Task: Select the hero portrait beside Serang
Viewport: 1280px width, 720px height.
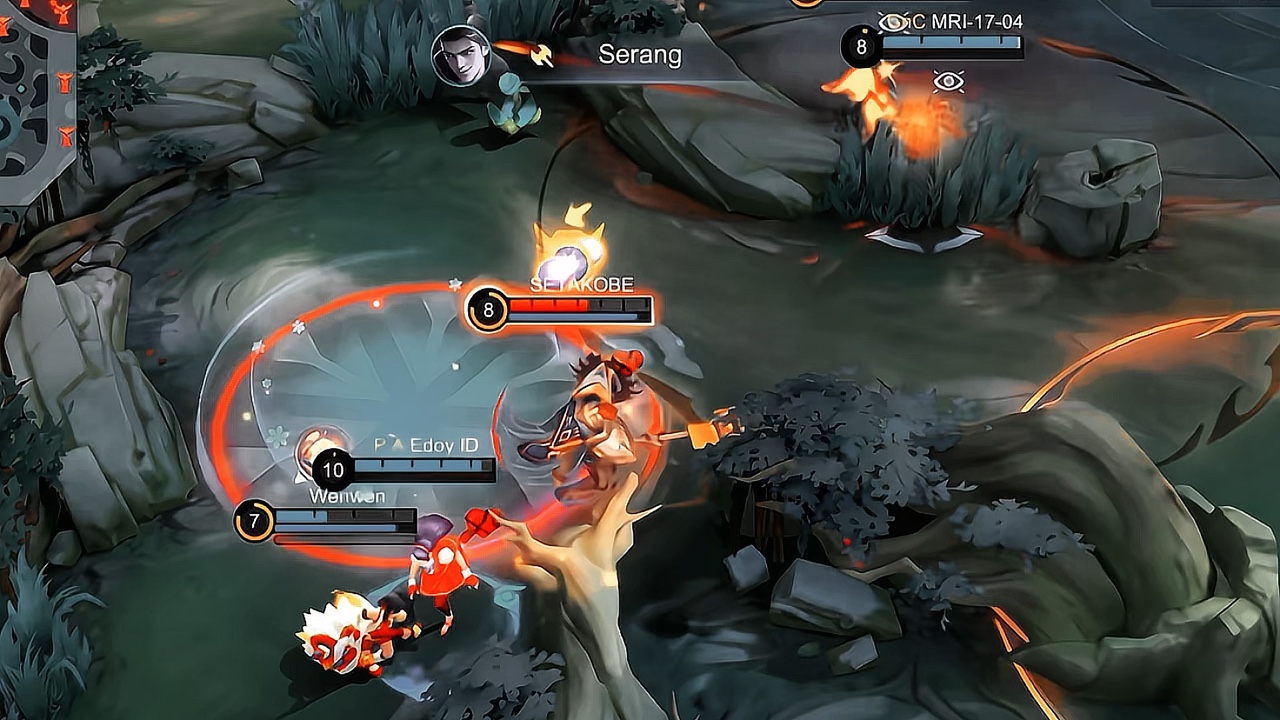Action: [x=462, y=55]
